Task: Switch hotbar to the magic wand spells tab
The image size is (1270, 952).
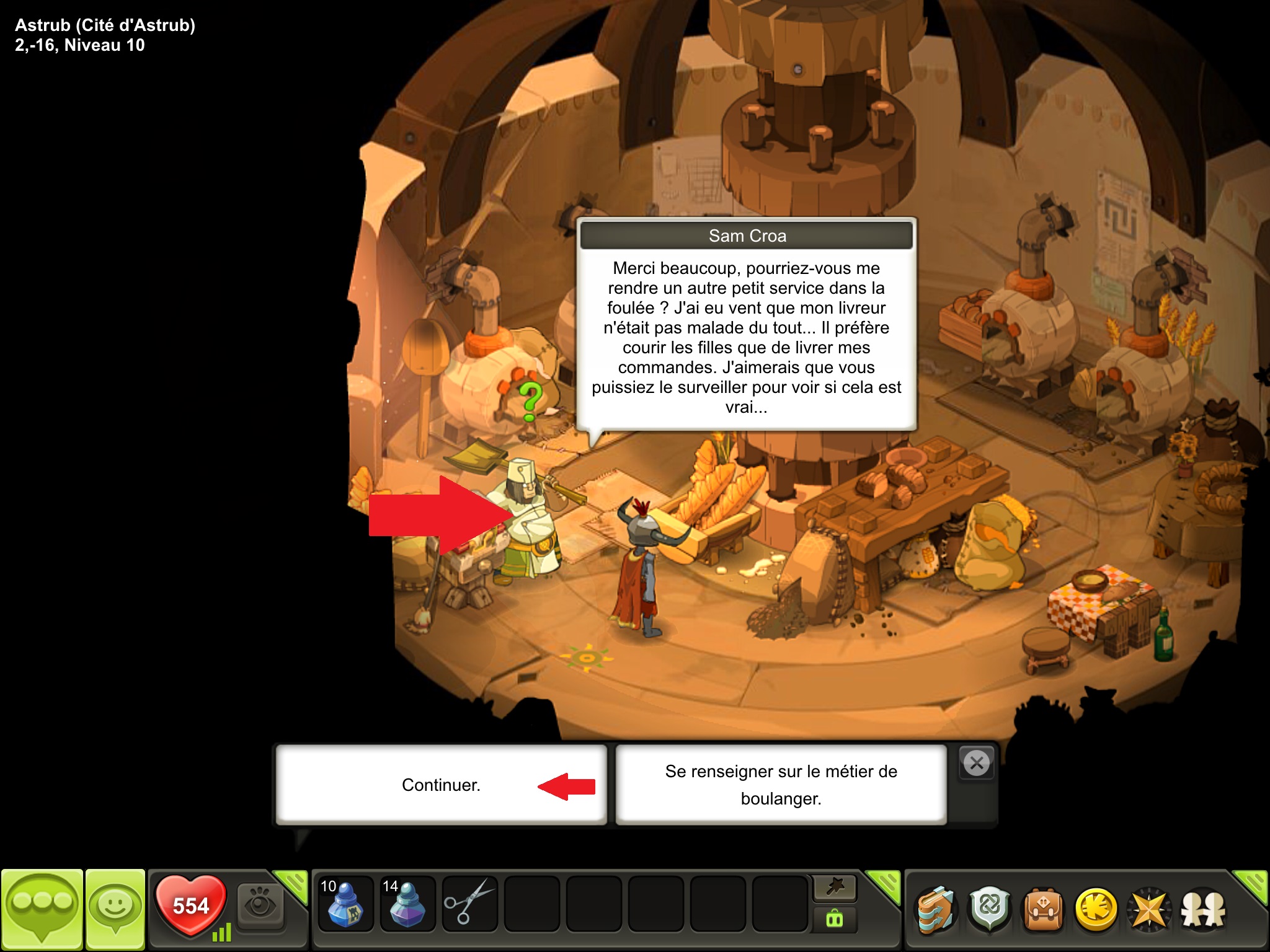Action: pos(835,888)
